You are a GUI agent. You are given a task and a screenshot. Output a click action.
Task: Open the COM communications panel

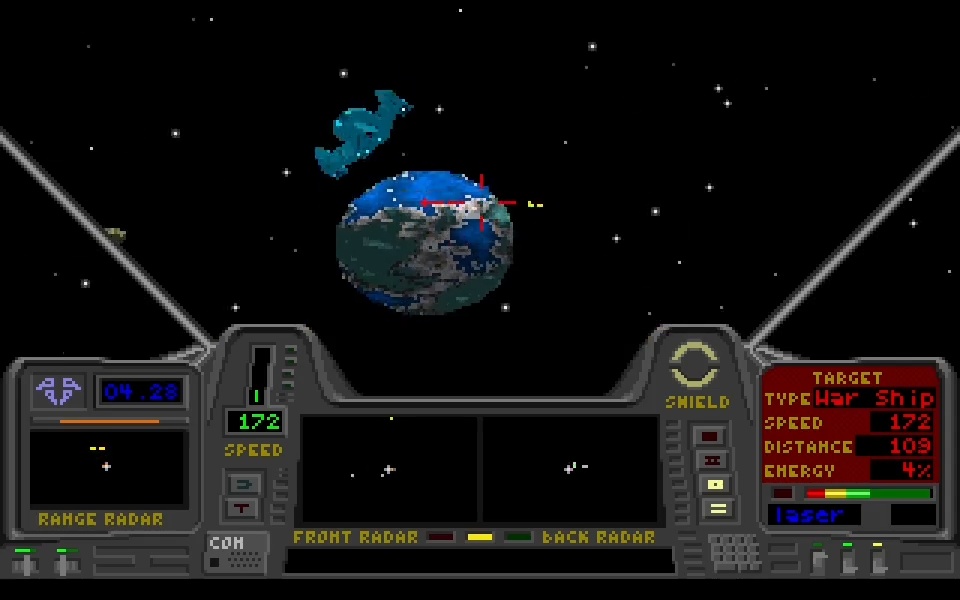[236, 552]
